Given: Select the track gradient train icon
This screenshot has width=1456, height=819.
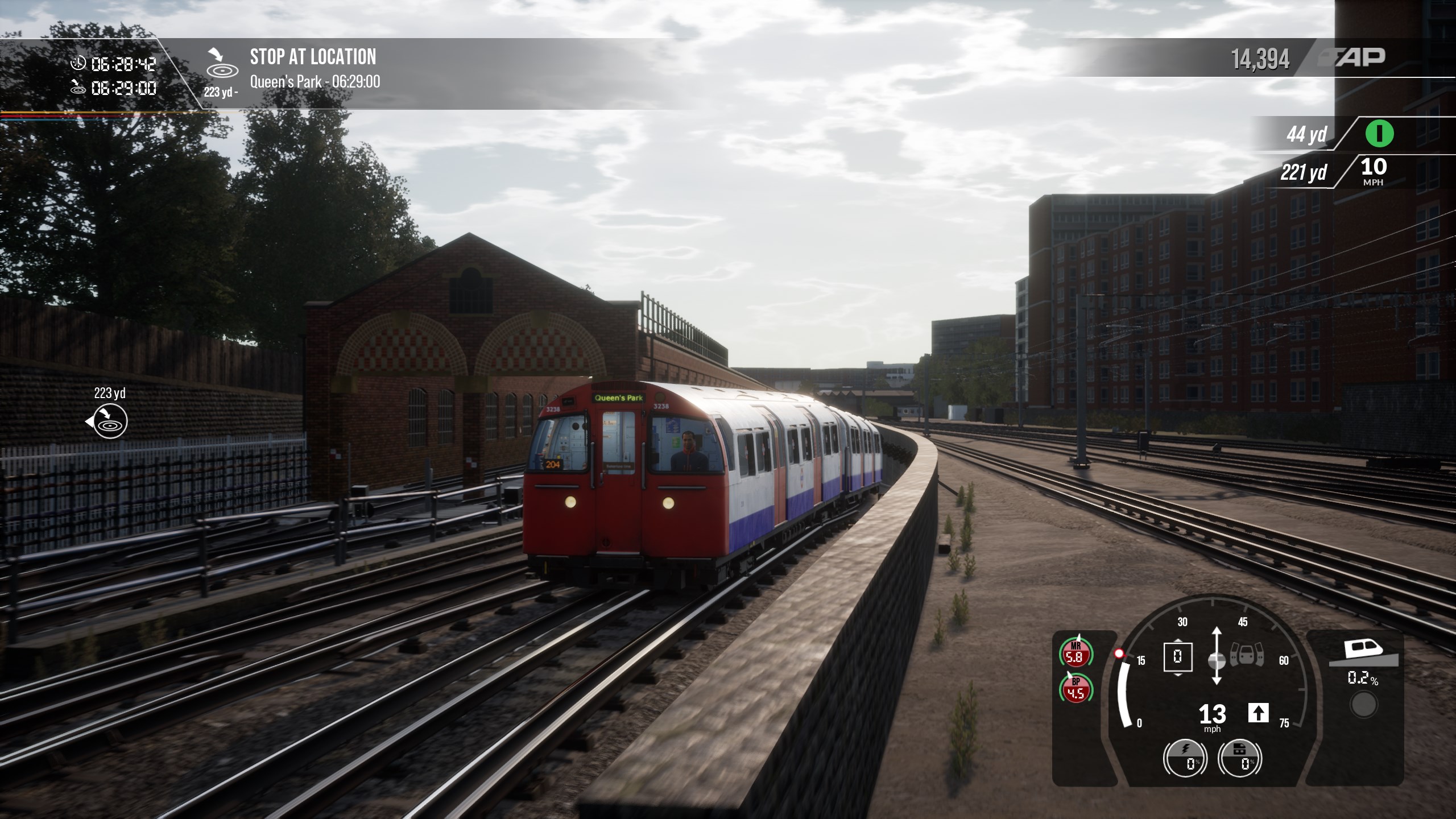Looking at the screenshot, I should (x=1363, y=651).
